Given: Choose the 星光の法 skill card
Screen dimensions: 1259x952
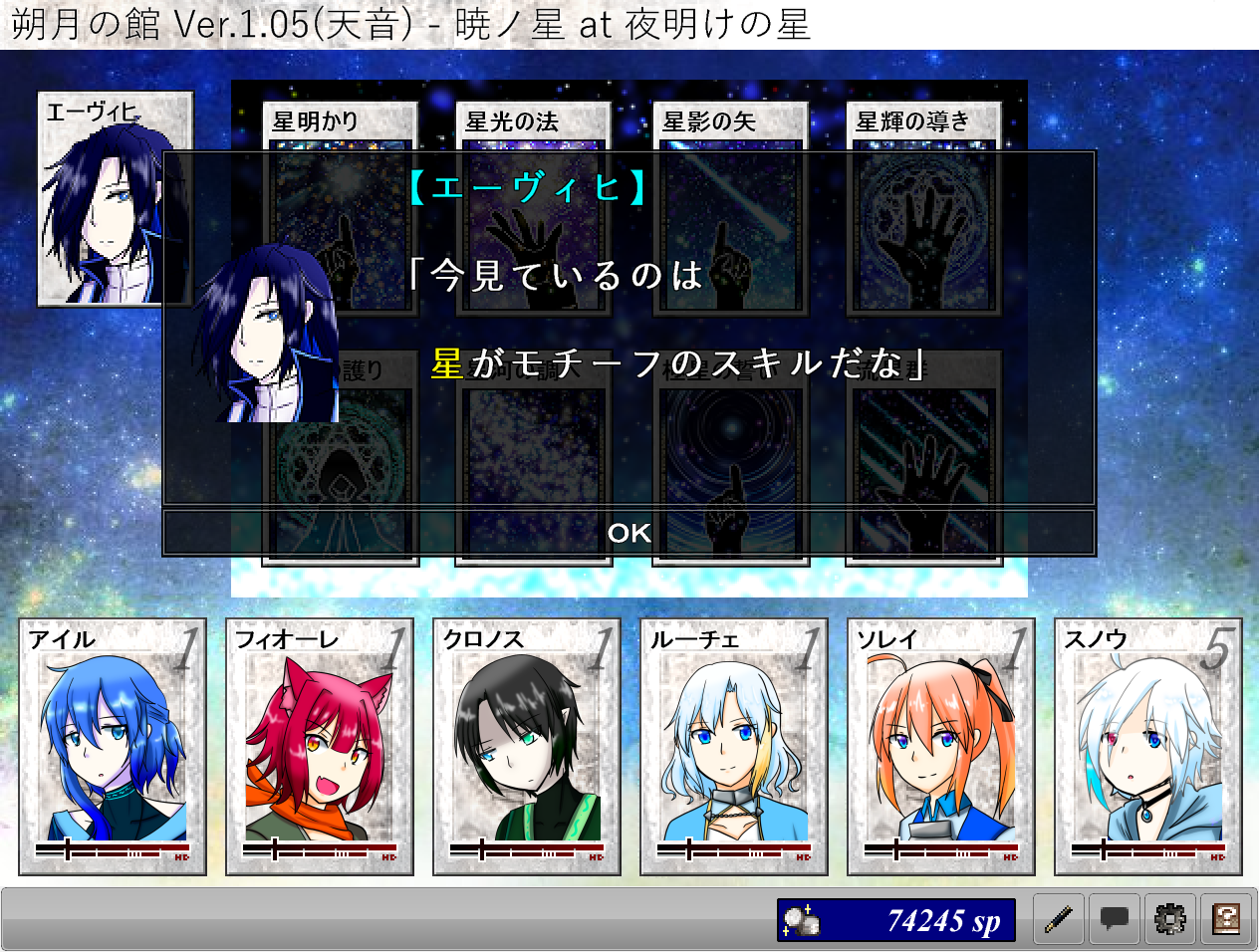Looking at the screenshot, I should coord(533,124).
